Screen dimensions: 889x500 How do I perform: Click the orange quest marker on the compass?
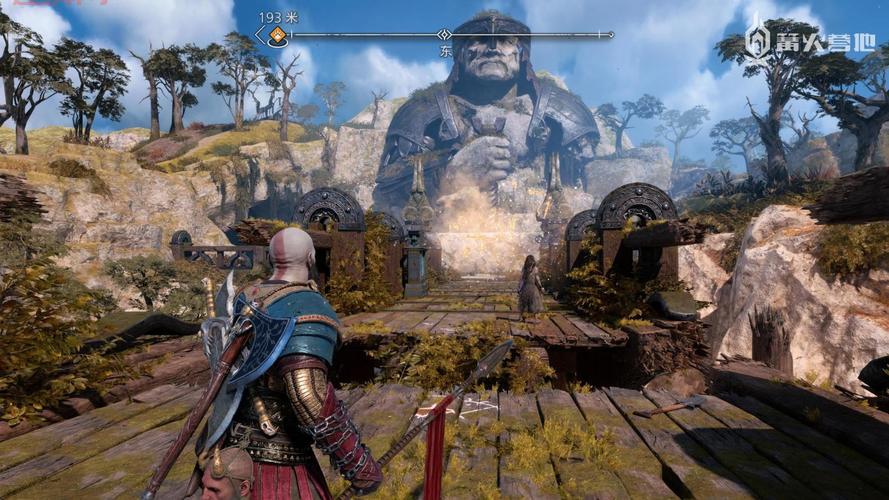pyautogui.click(x=277, y=36)
